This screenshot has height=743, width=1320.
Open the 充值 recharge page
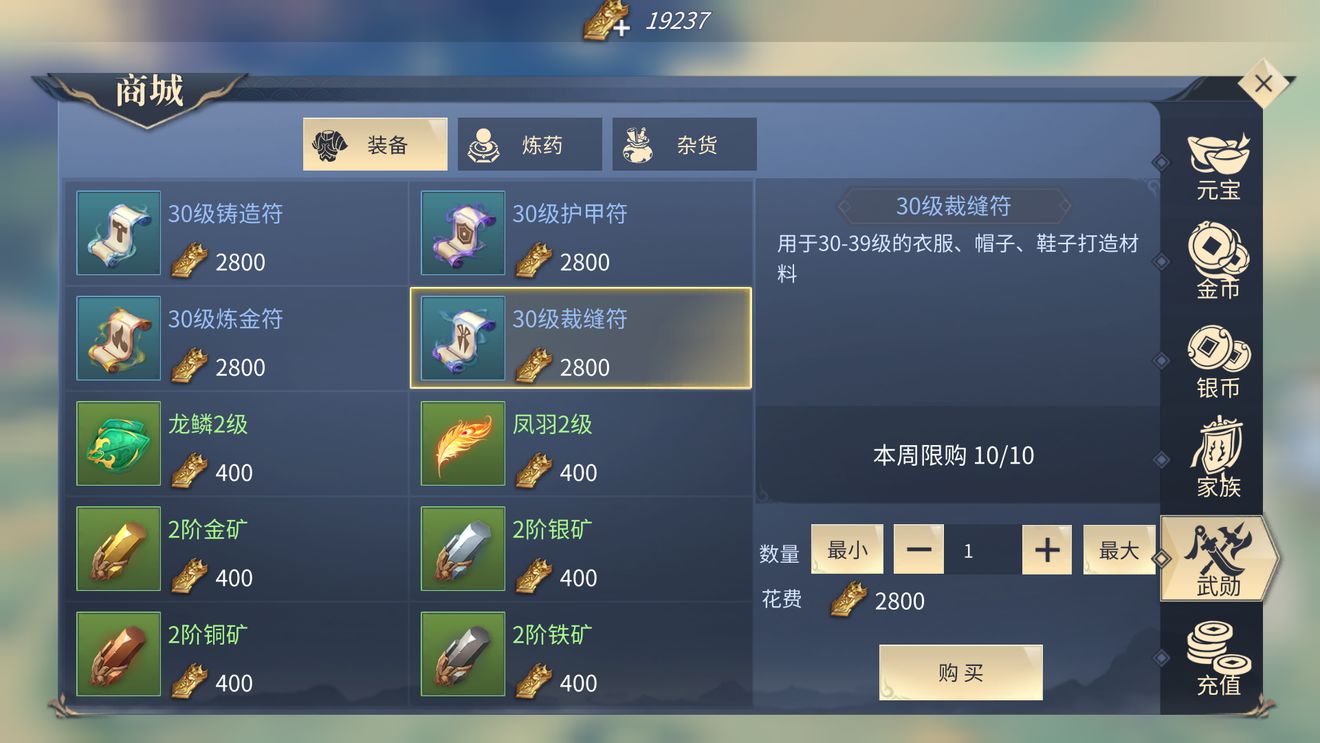[1216, 655]
